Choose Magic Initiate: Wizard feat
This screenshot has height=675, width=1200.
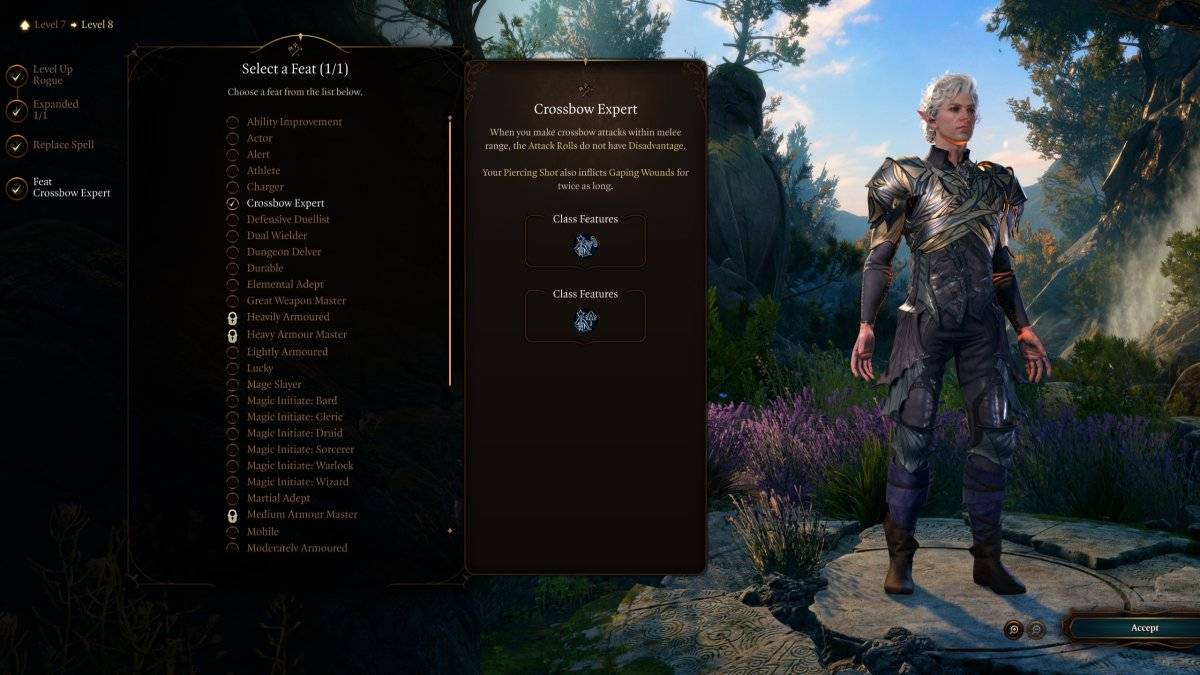(x=297, y=482)
